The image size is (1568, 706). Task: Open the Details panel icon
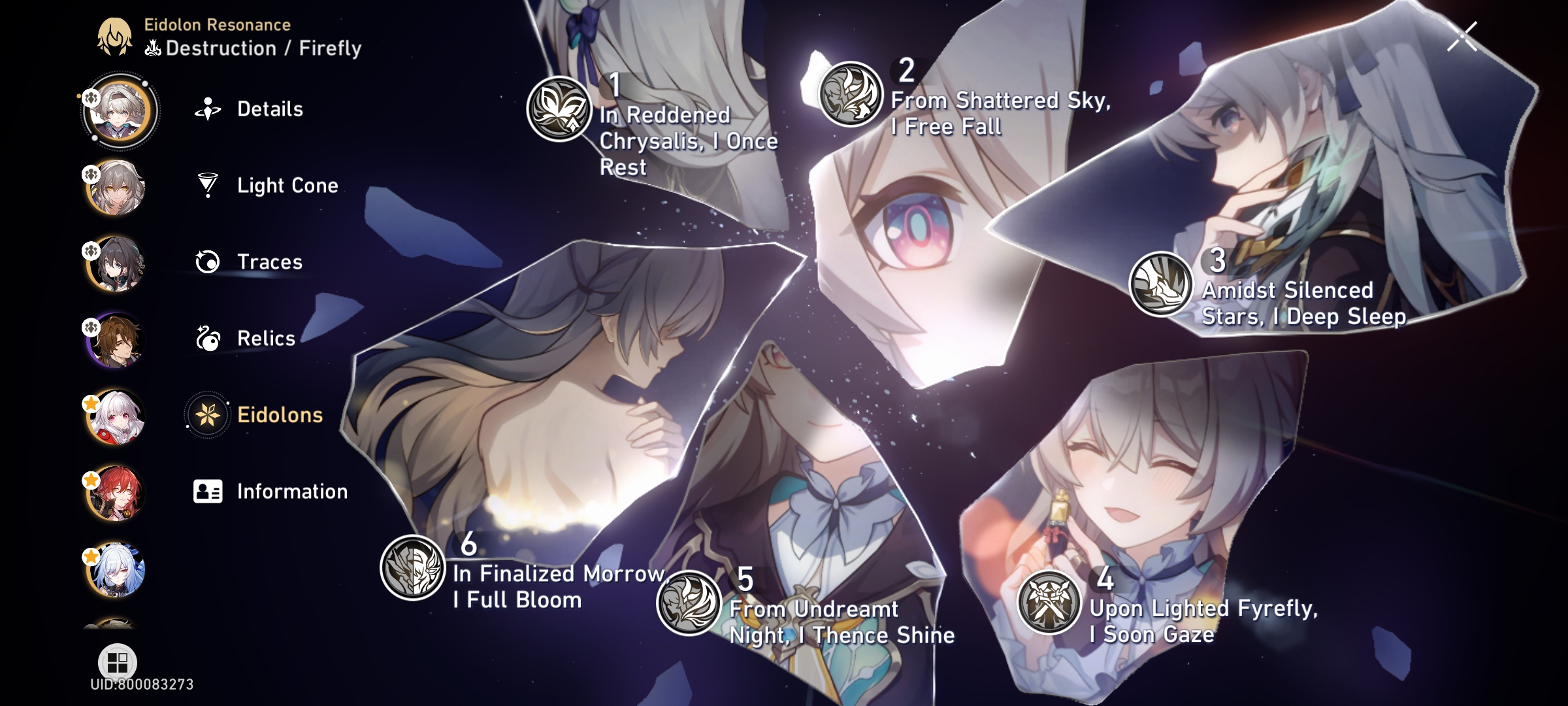(x=208, y=109)
